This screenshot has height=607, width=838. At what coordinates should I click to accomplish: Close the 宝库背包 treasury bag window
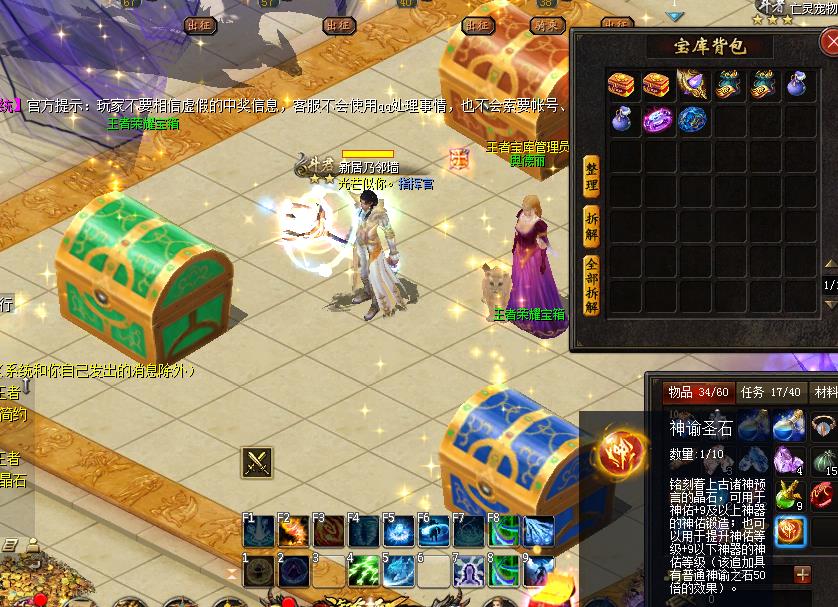[x=830, y=42]
